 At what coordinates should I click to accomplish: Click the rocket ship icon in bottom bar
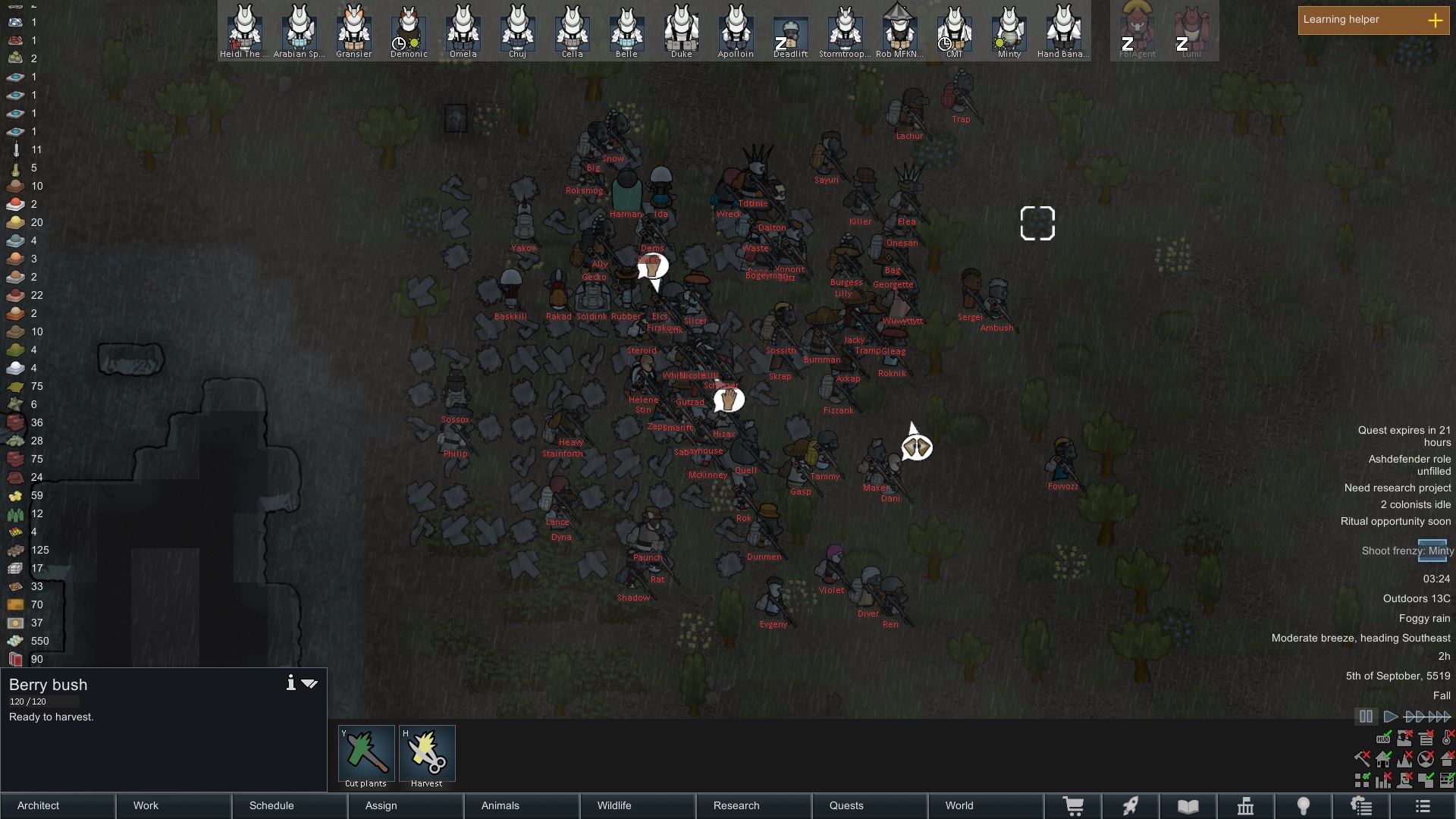1131,805
